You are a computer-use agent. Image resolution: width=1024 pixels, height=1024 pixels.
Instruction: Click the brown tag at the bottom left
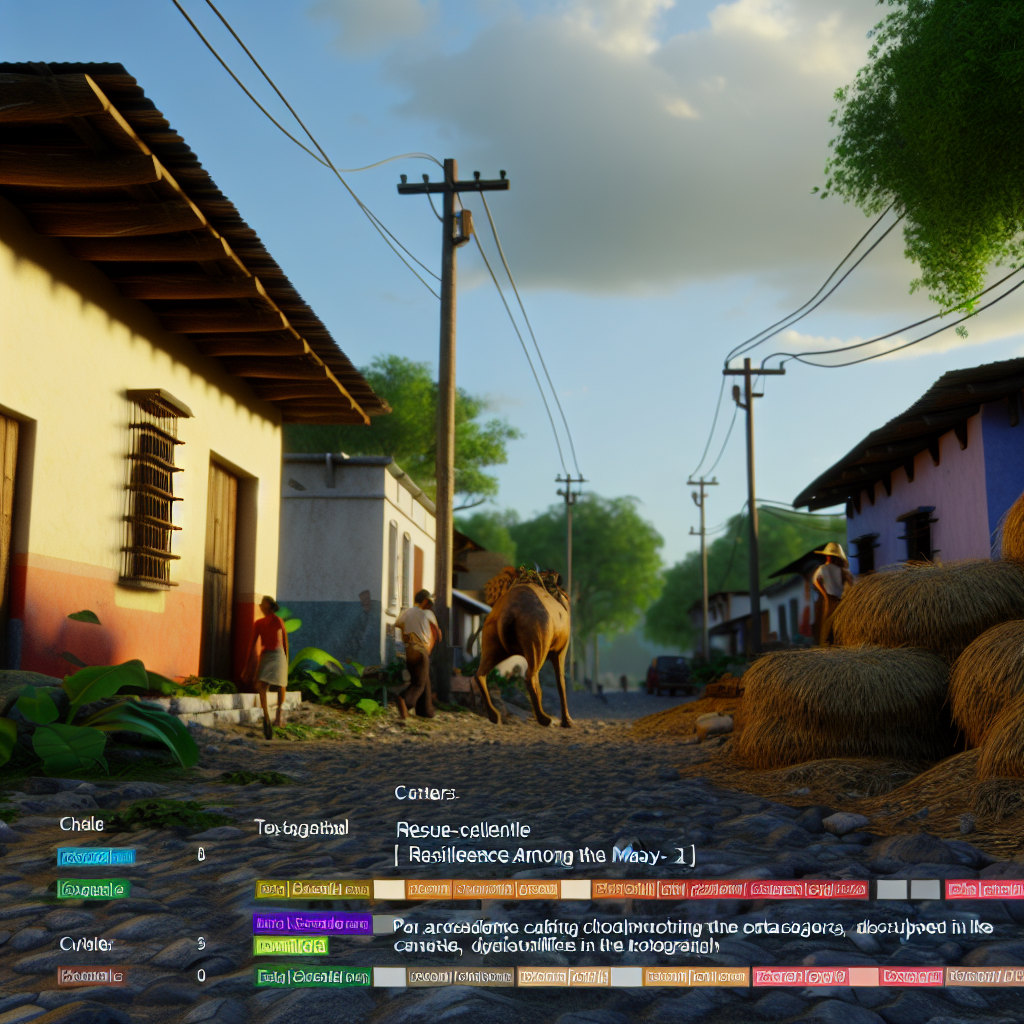91,976
